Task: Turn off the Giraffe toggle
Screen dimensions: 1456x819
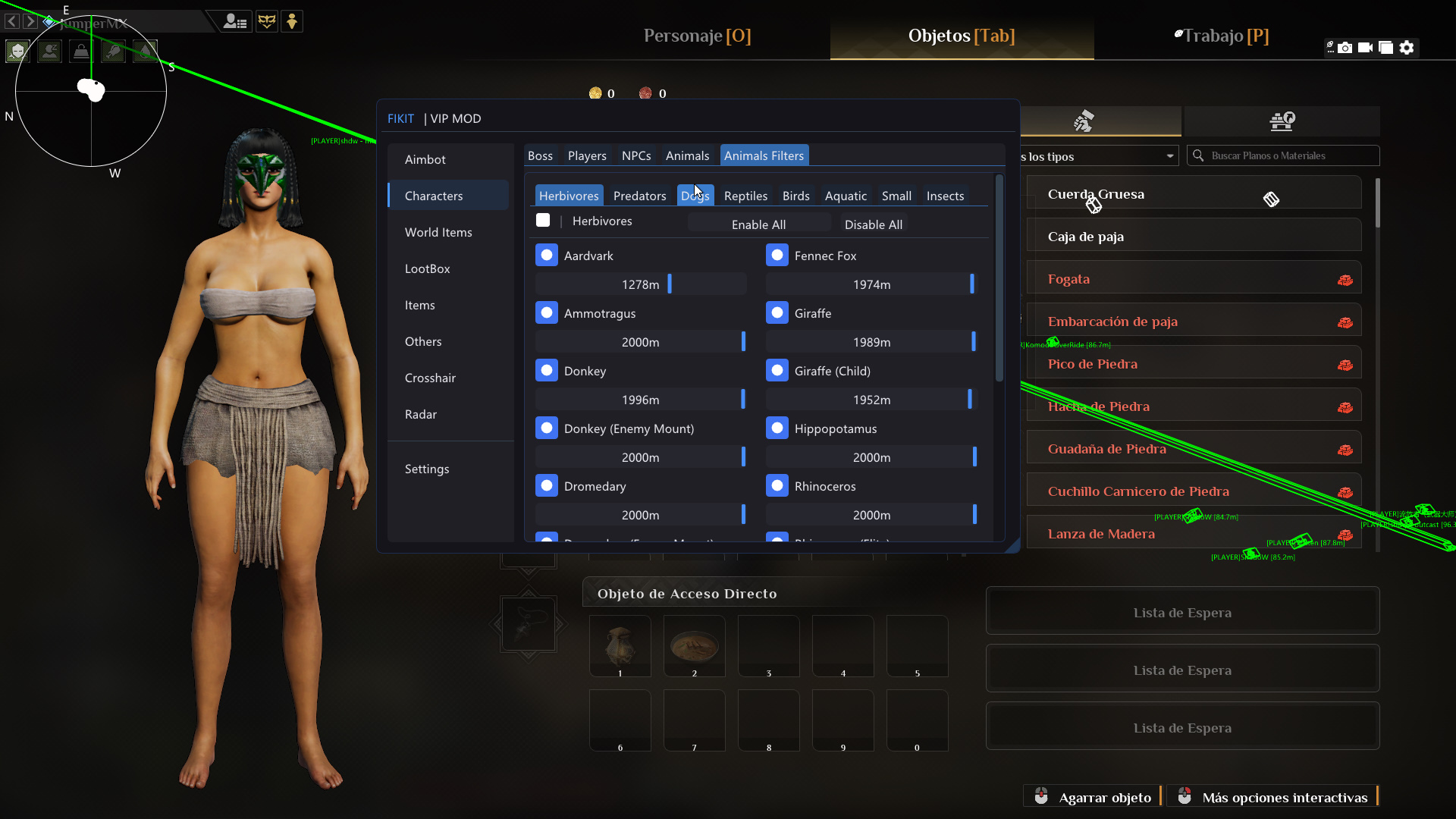Action: [777, 312]
